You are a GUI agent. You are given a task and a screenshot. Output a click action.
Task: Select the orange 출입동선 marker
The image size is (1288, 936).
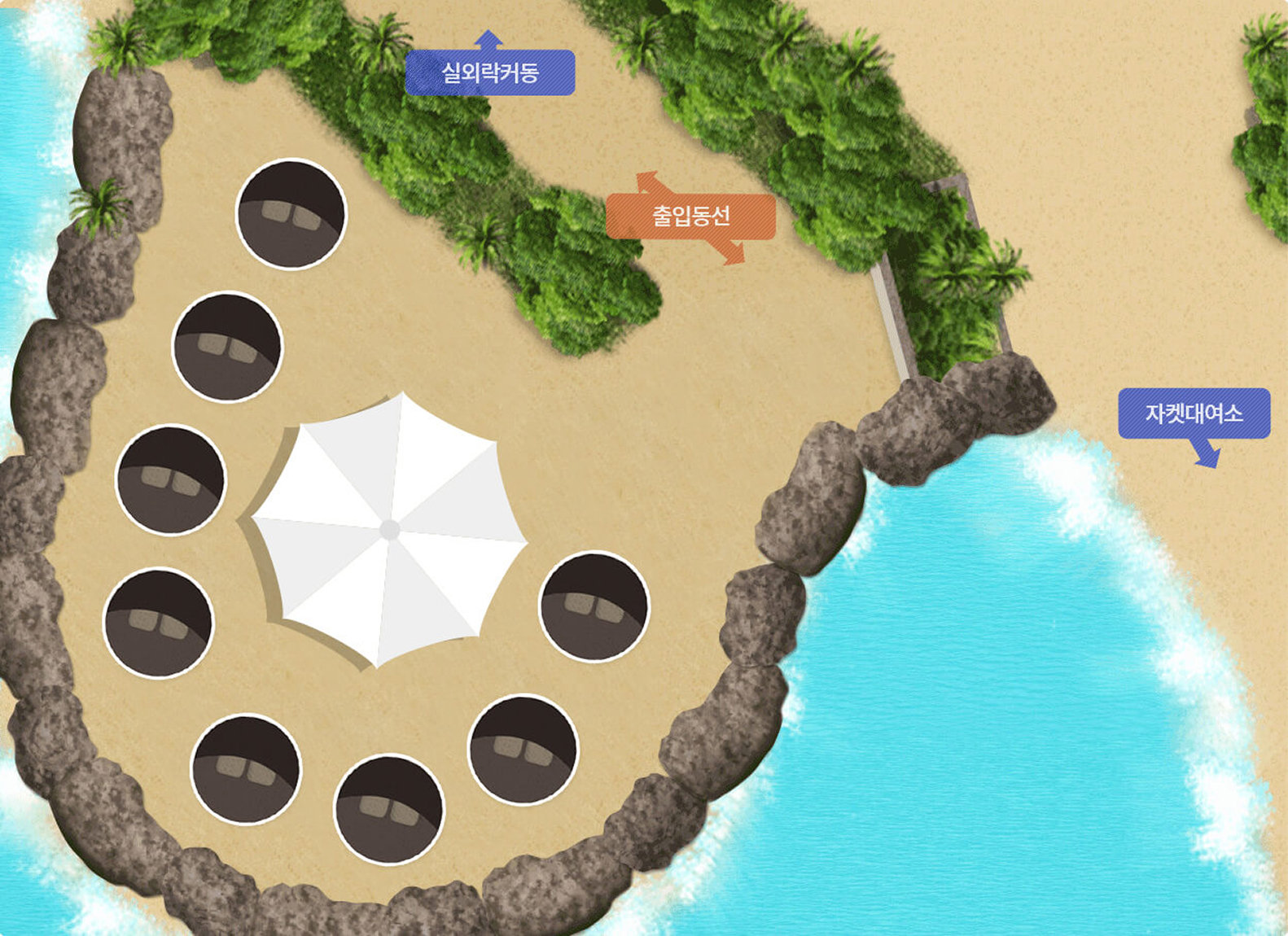pyautogui.click(x=690, y=217)
